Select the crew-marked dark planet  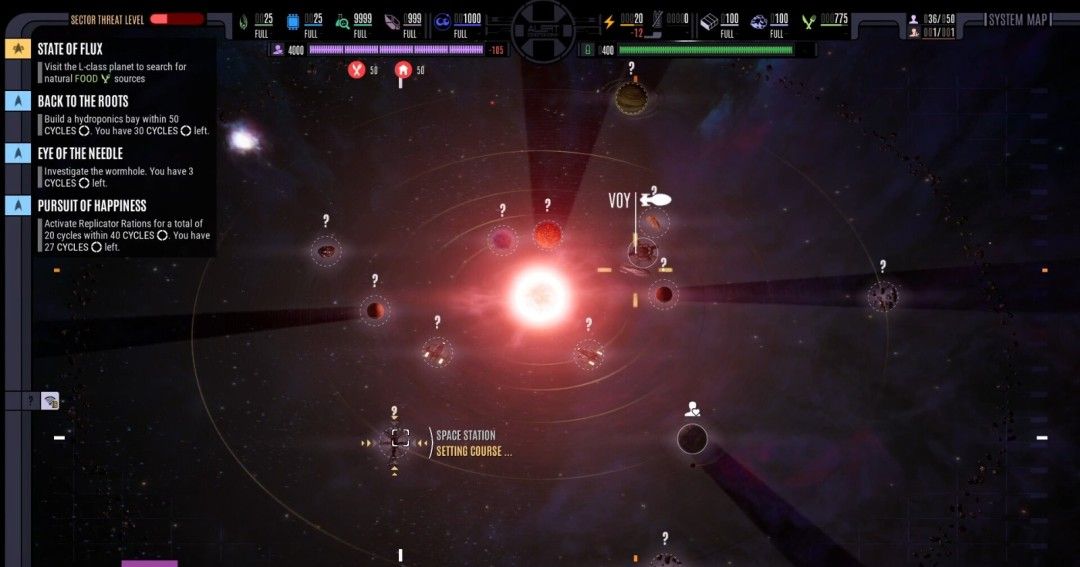(x=692, y=438)
